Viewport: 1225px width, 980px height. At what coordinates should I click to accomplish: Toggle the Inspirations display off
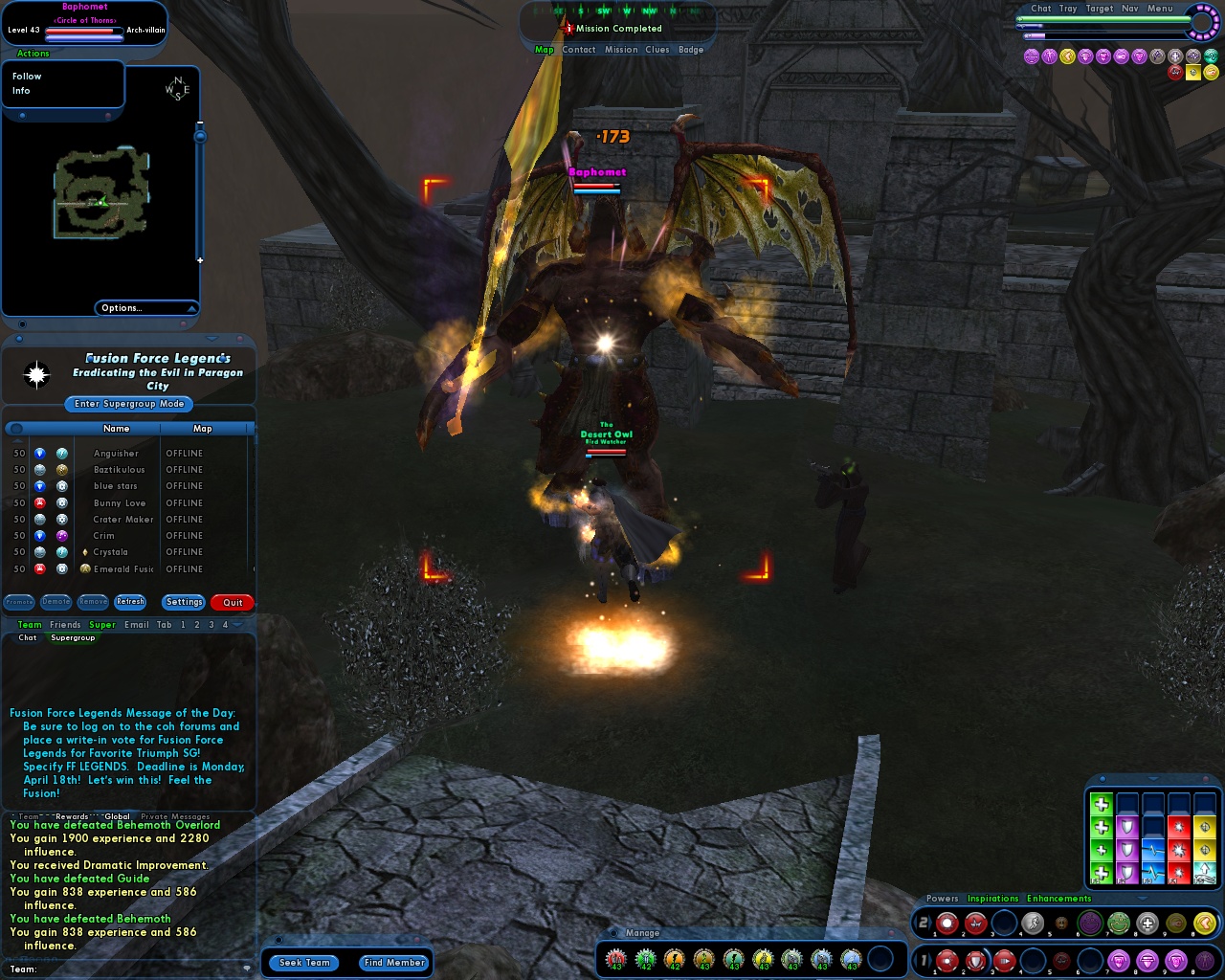point(992,899)
